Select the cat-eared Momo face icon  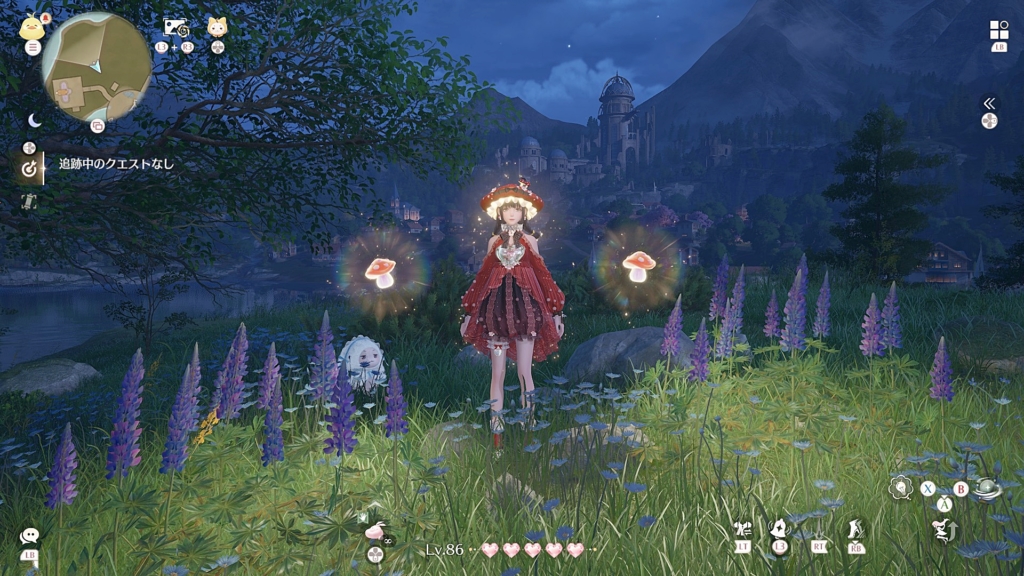pyautogui.click(x=217, y=27)
